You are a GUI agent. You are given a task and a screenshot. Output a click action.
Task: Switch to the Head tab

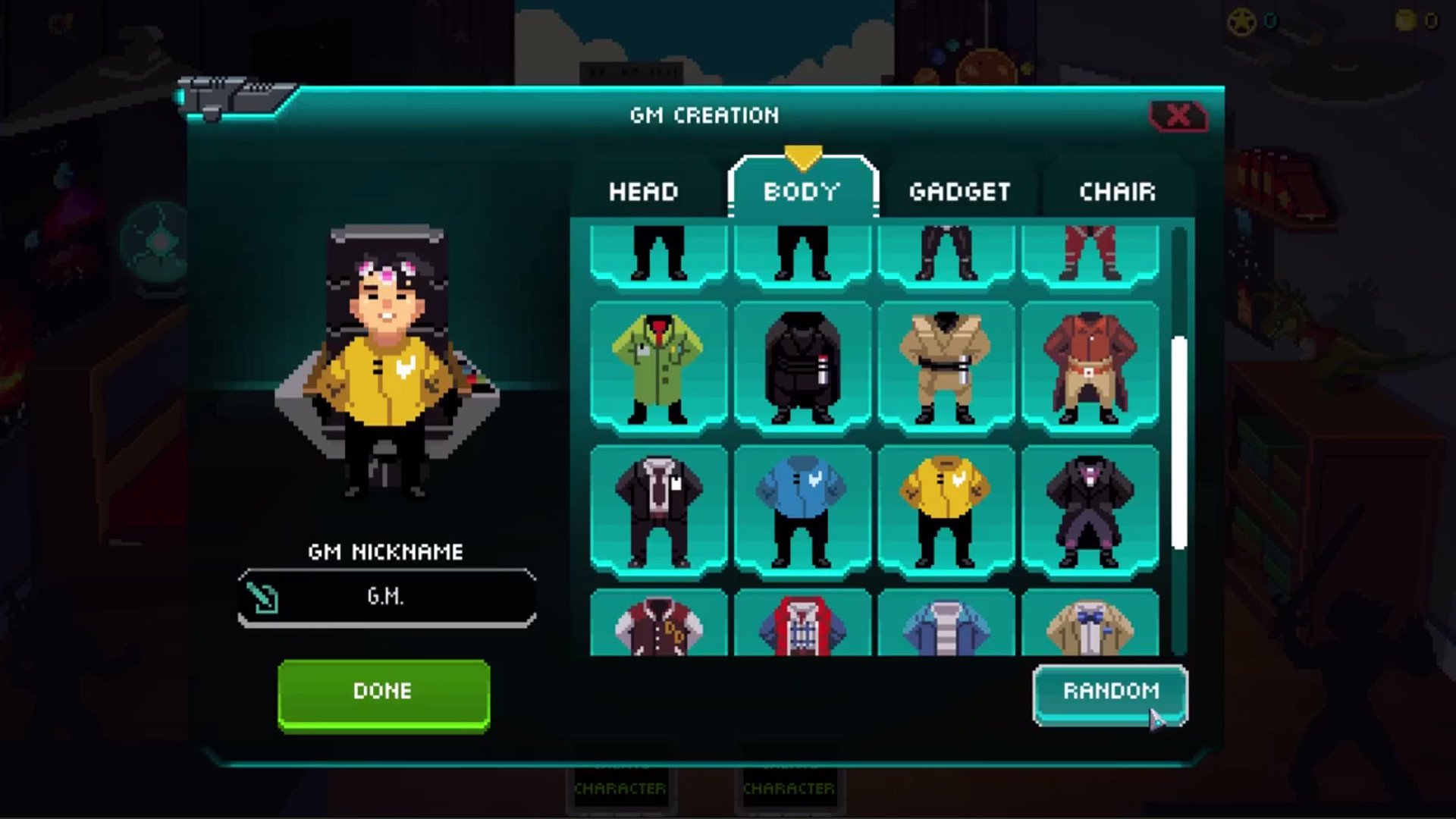point(643,192)
